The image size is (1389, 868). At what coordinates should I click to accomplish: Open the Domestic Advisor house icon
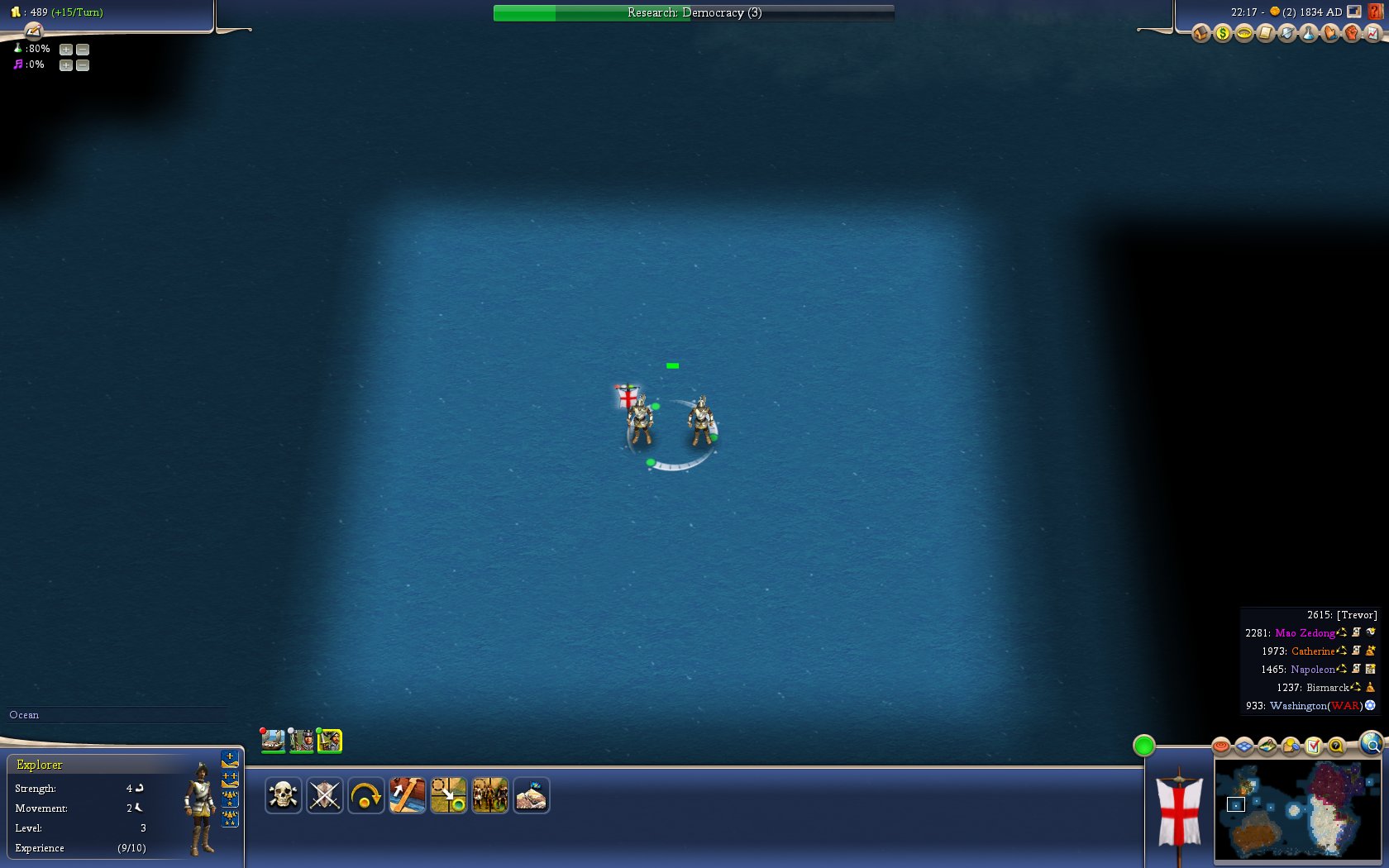point(1200,33)
